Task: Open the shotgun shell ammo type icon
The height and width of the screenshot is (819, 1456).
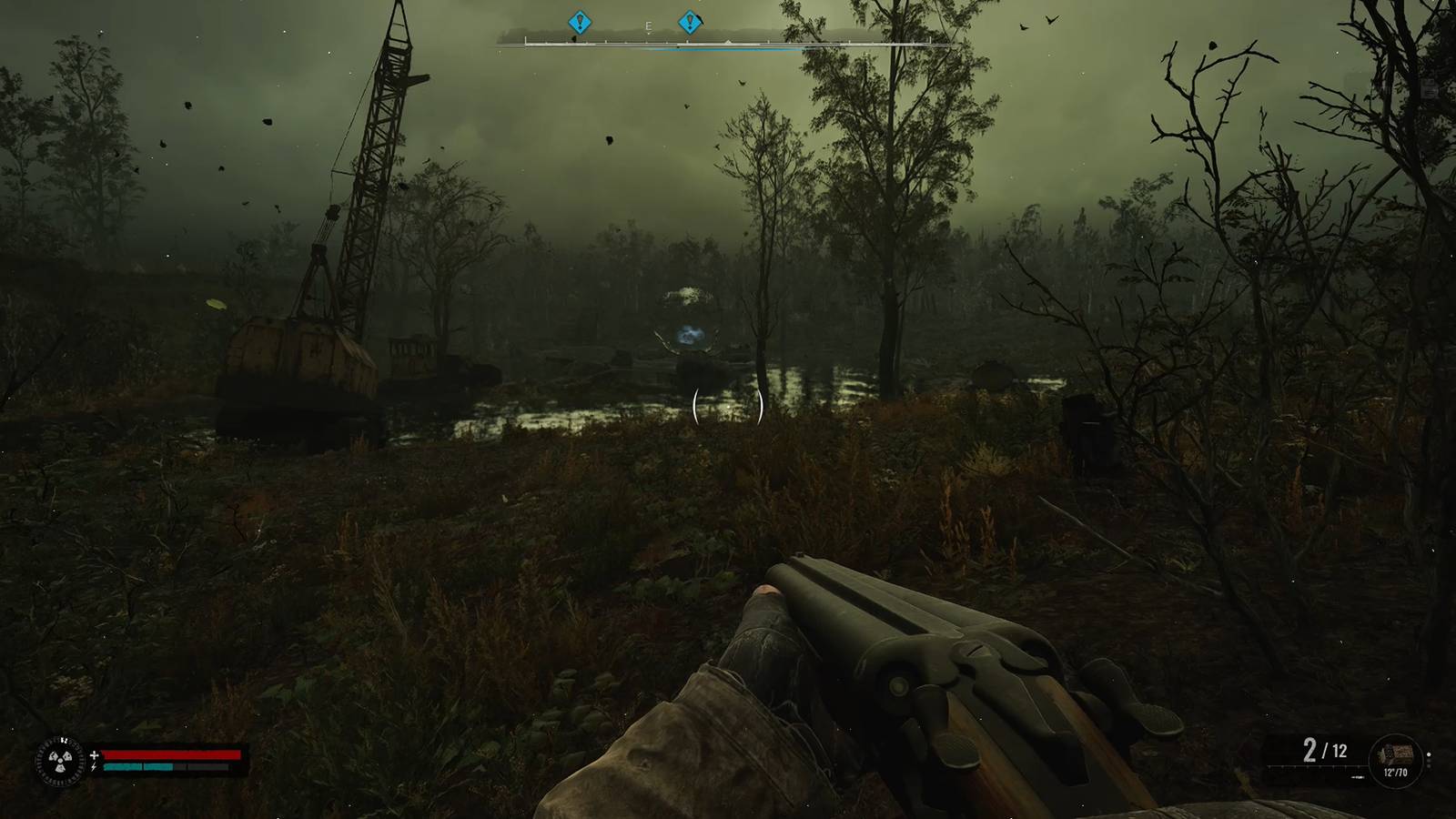Action: click(x=1396, y=753)
